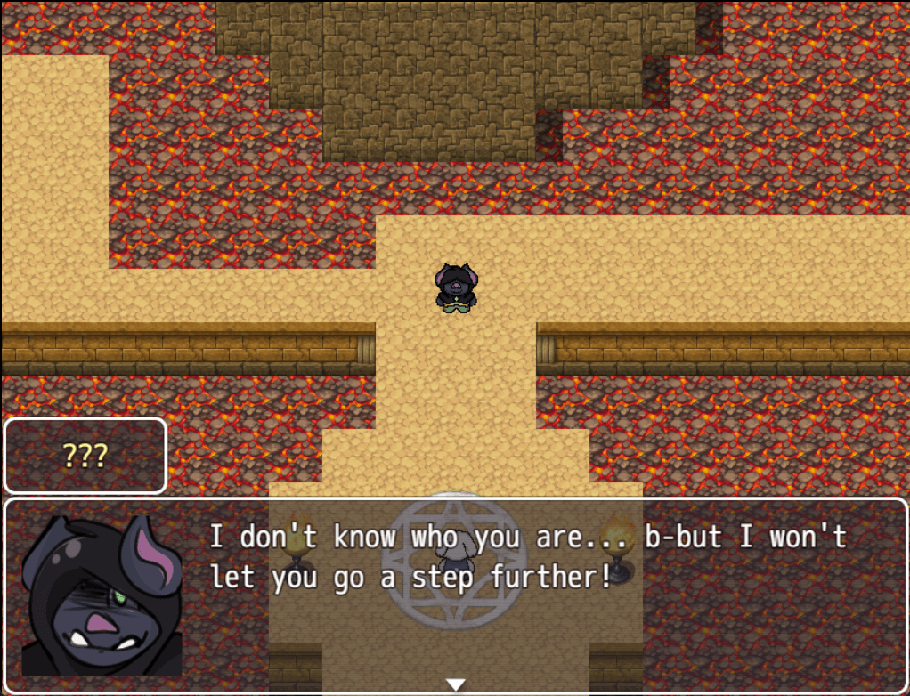Click the dialogue continue arrow

(x=456, y=685)
